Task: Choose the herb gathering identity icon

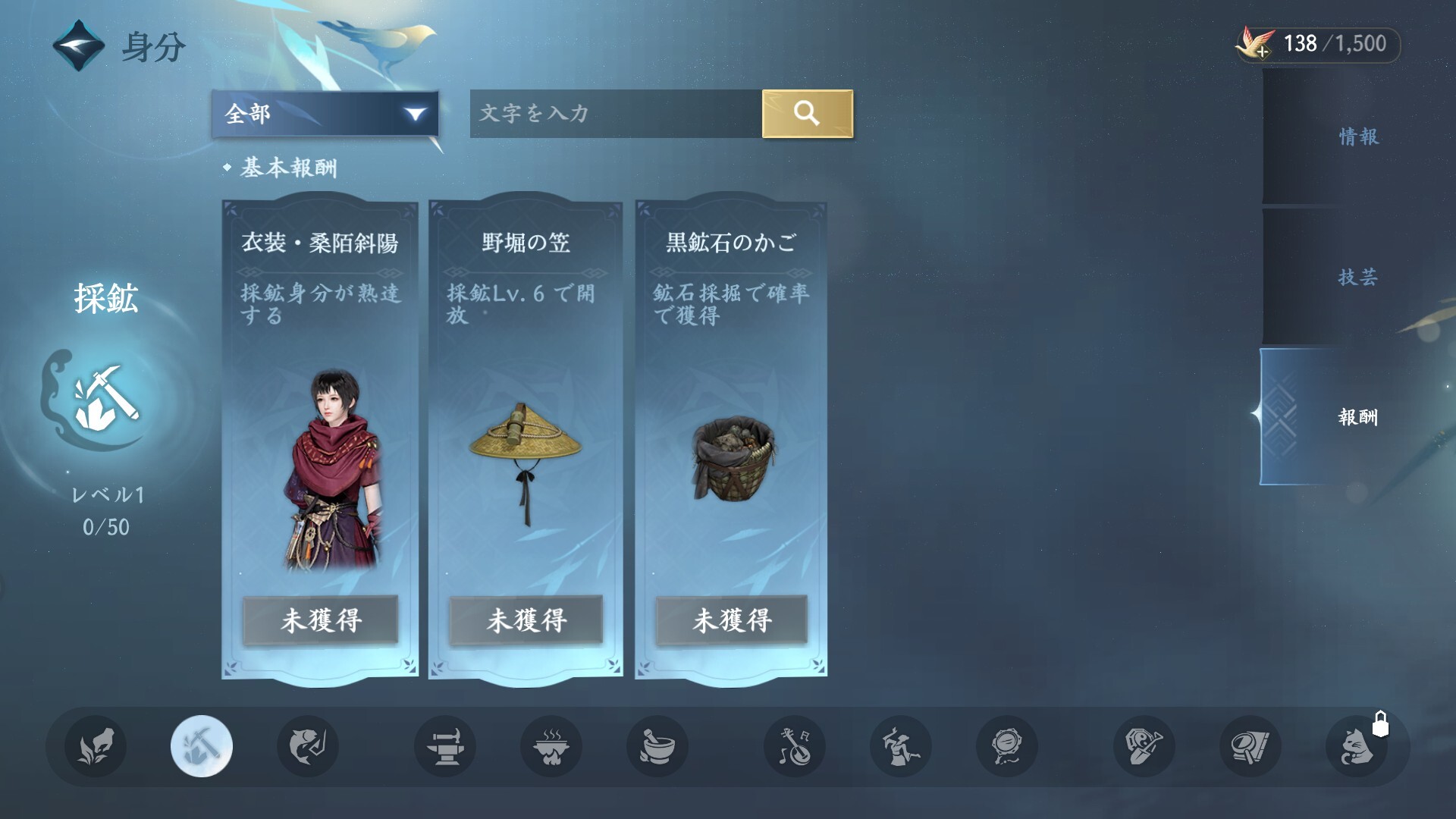Action: click(x=96, y=746)
